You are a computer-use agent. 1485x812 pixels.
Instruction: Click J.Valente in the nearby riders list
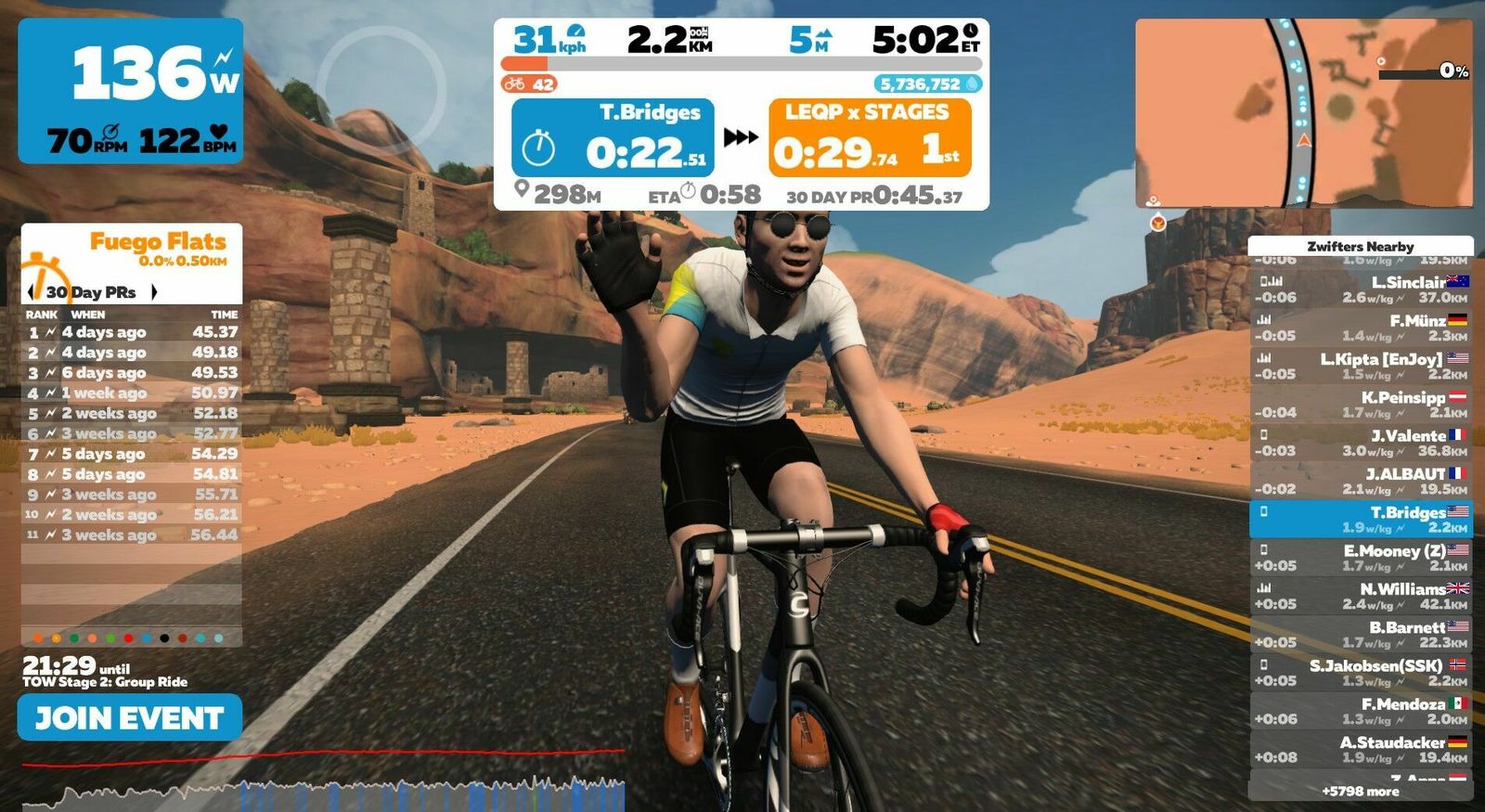click(x=1360, y=443)
